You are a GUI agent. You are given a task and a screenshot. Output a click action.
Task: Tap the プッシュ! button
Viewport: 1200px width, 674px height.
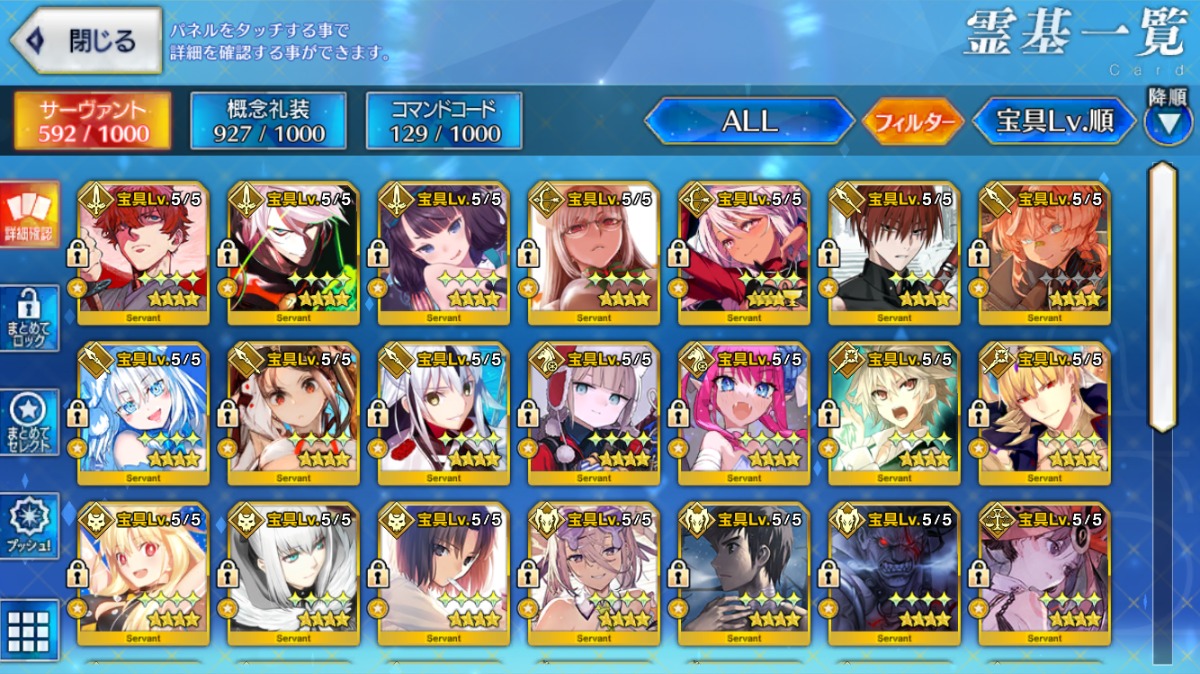coord(29,526)
